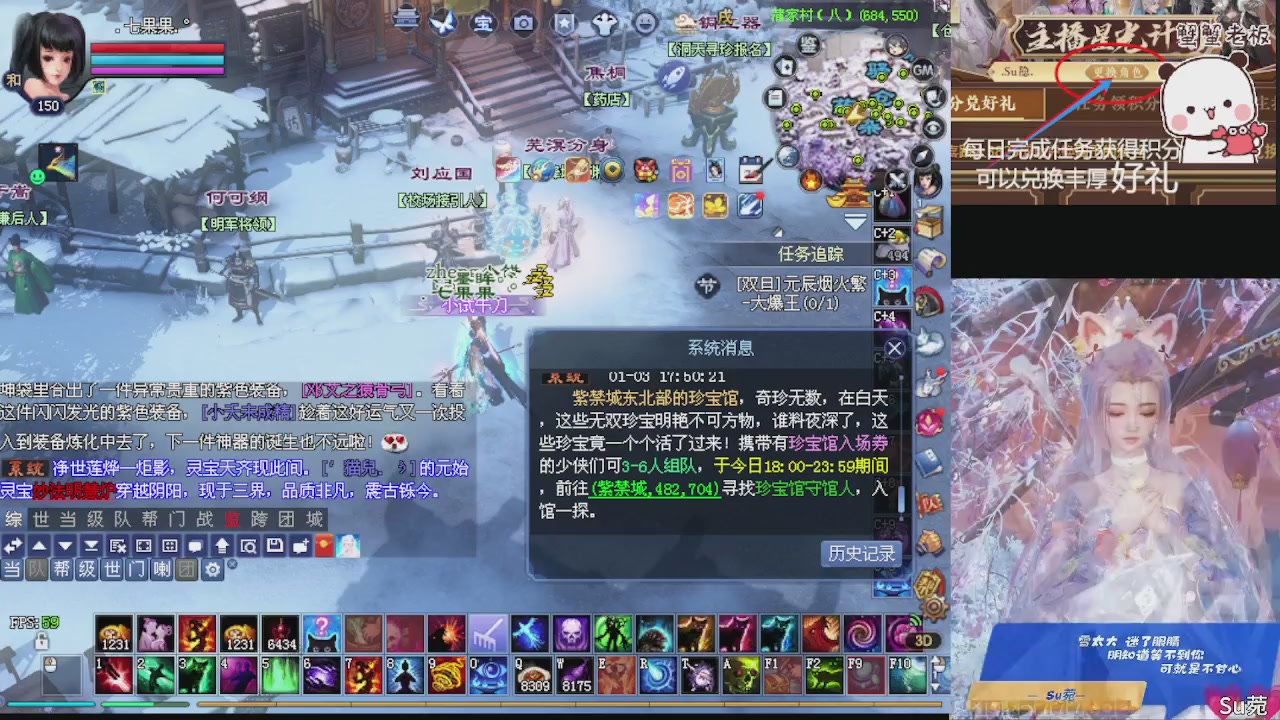
Task: Click the 历史记录 button in system message window
Action: 860,553
